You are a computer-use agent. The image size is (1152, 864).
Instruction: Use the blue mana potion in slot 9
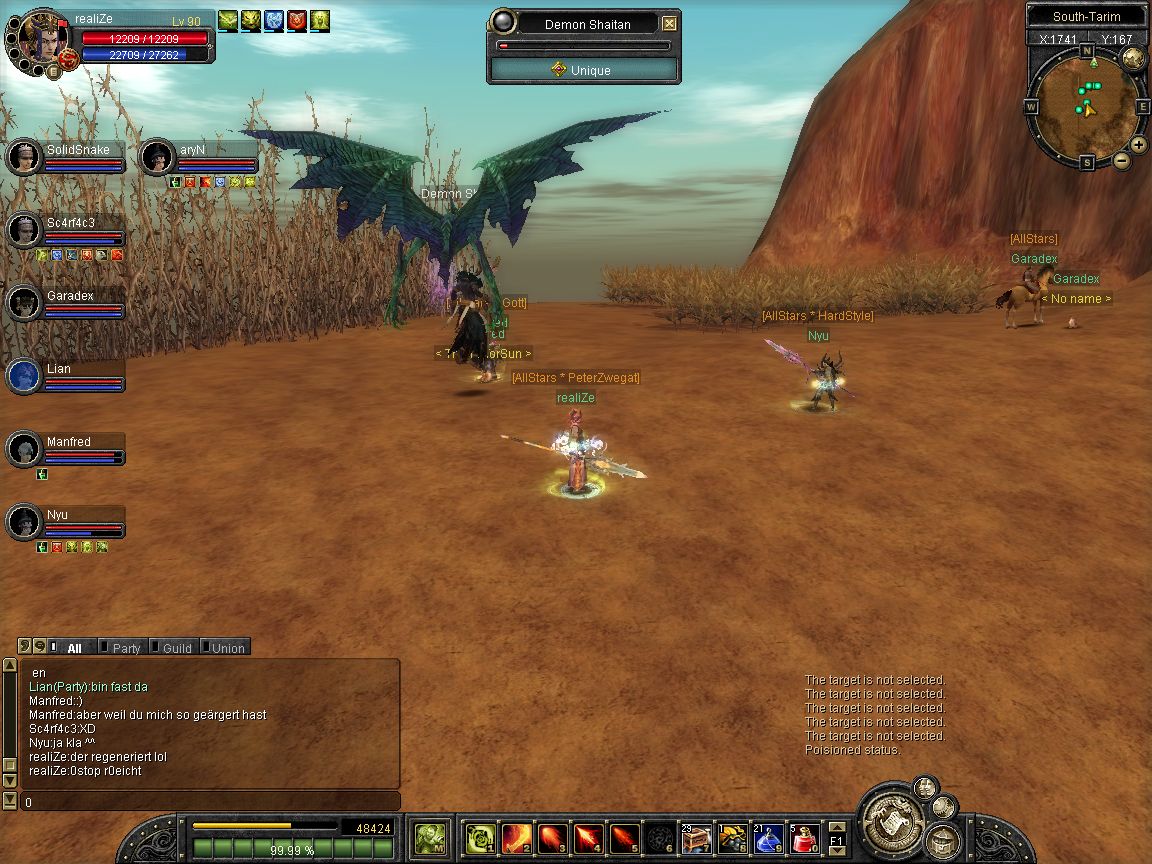pyautogui.click(x=769, y=838)
